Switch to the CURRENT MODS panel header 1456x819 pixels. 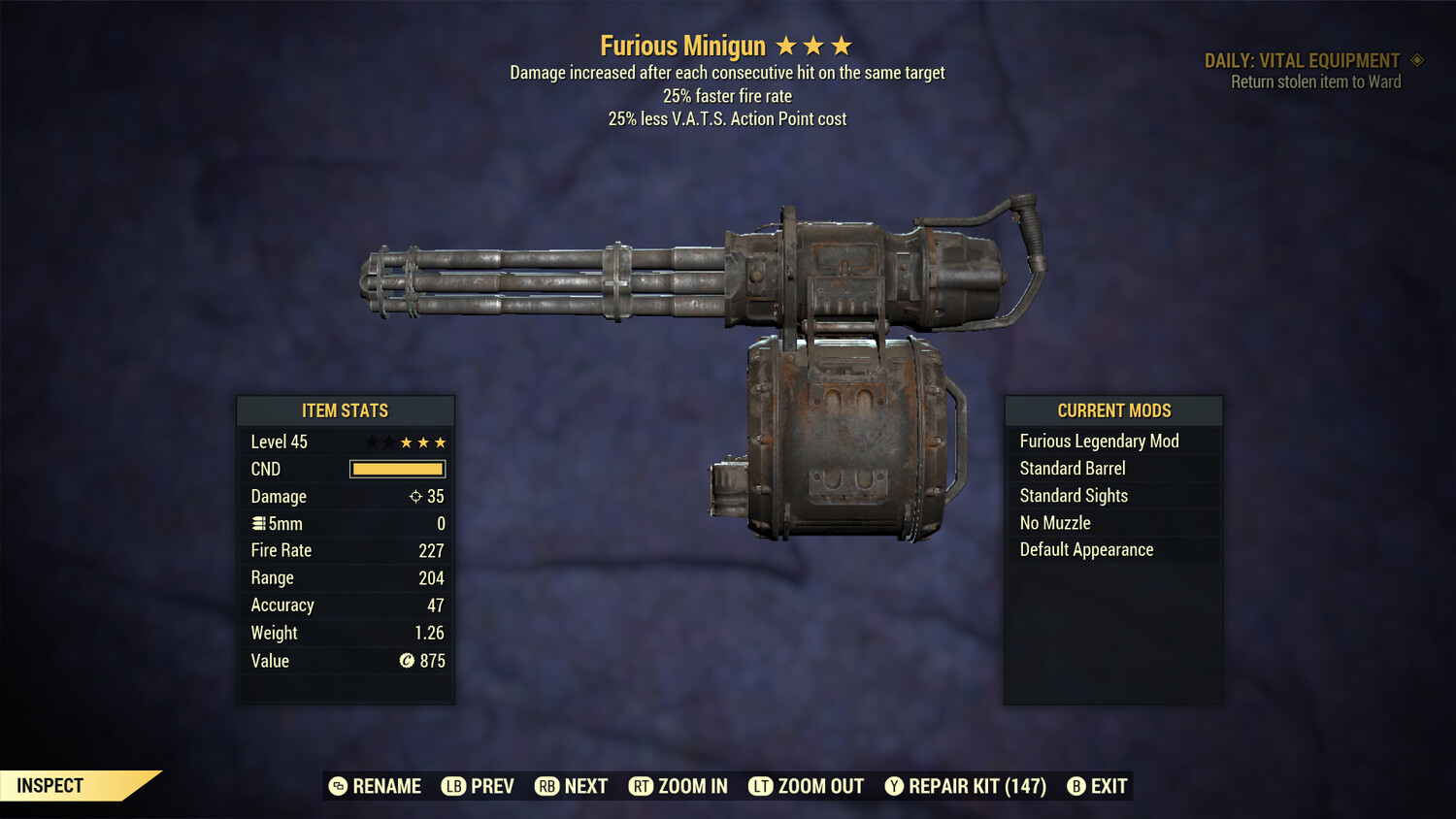(1112, 410)
